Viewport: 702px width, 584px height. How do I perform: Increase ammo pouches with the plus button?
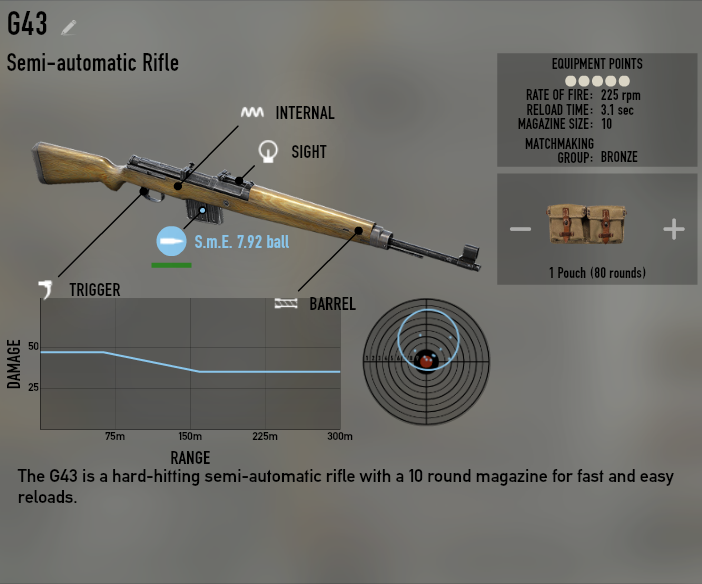click(674, 230)
